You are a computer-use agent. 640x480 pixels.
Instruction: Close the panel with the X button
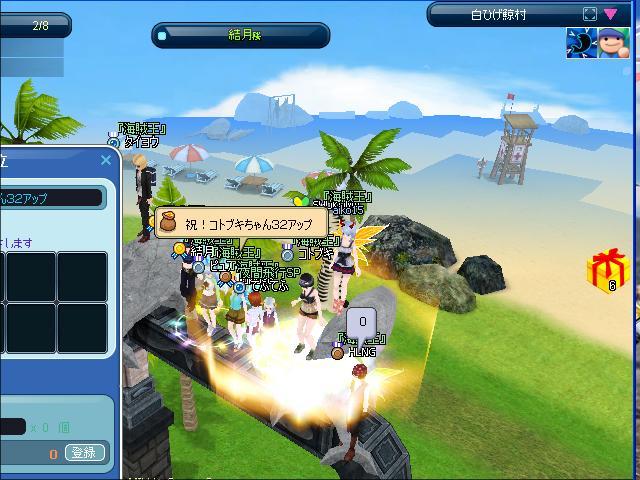point(106,160)
